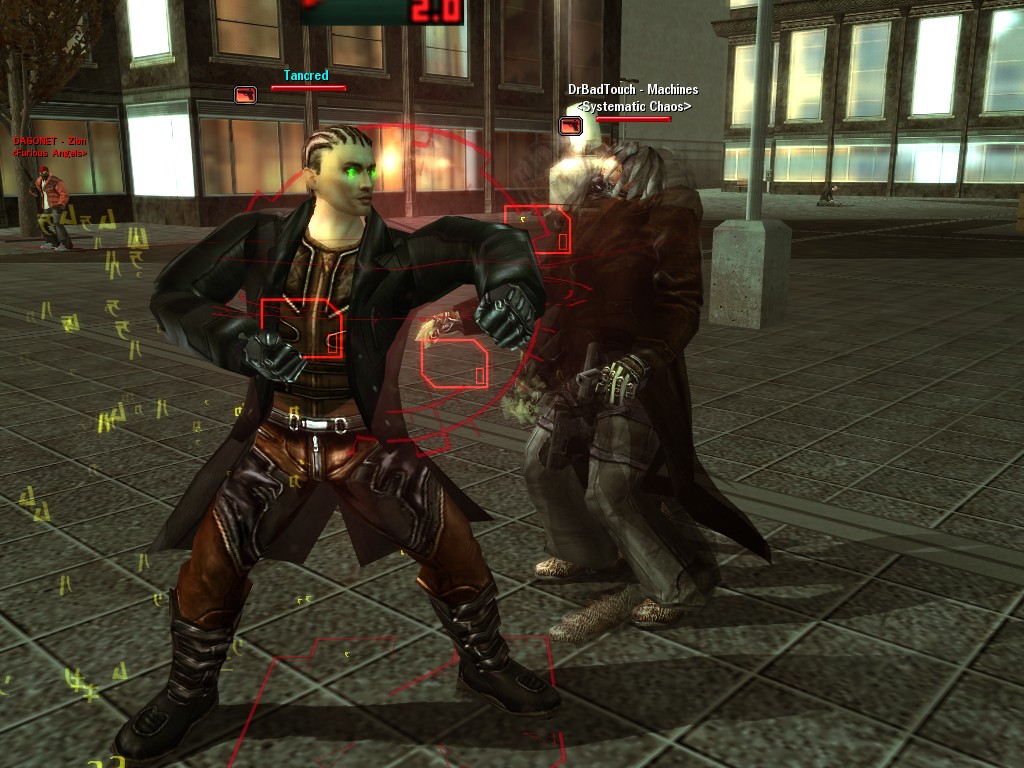1024x768 pixels.
Task: Select the Tancred player nameplate
Action: (305, 75)
